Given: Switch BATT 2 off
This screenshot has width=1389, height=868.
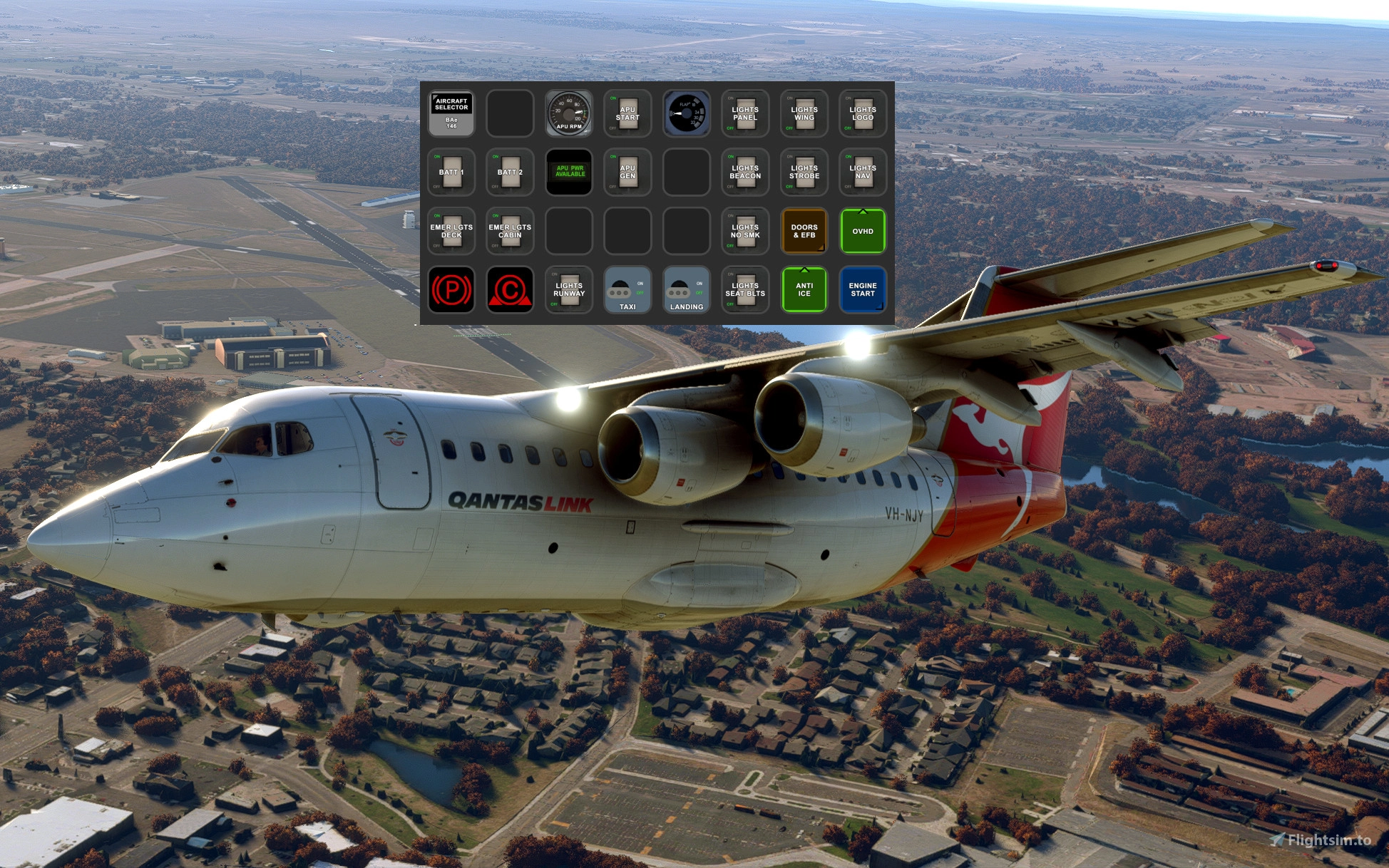Looking at the screenshot, I should point(508,172).
